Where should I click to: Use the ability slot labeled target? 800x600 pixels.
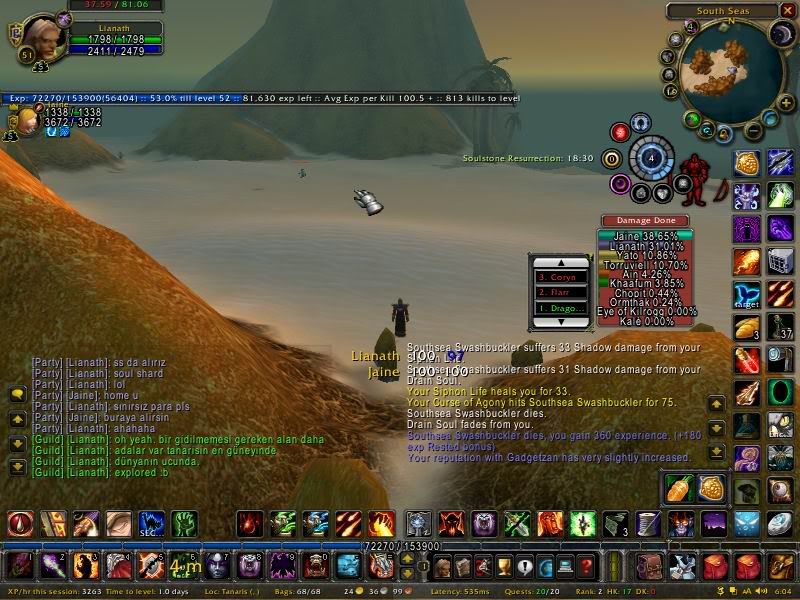coord(746,295)
